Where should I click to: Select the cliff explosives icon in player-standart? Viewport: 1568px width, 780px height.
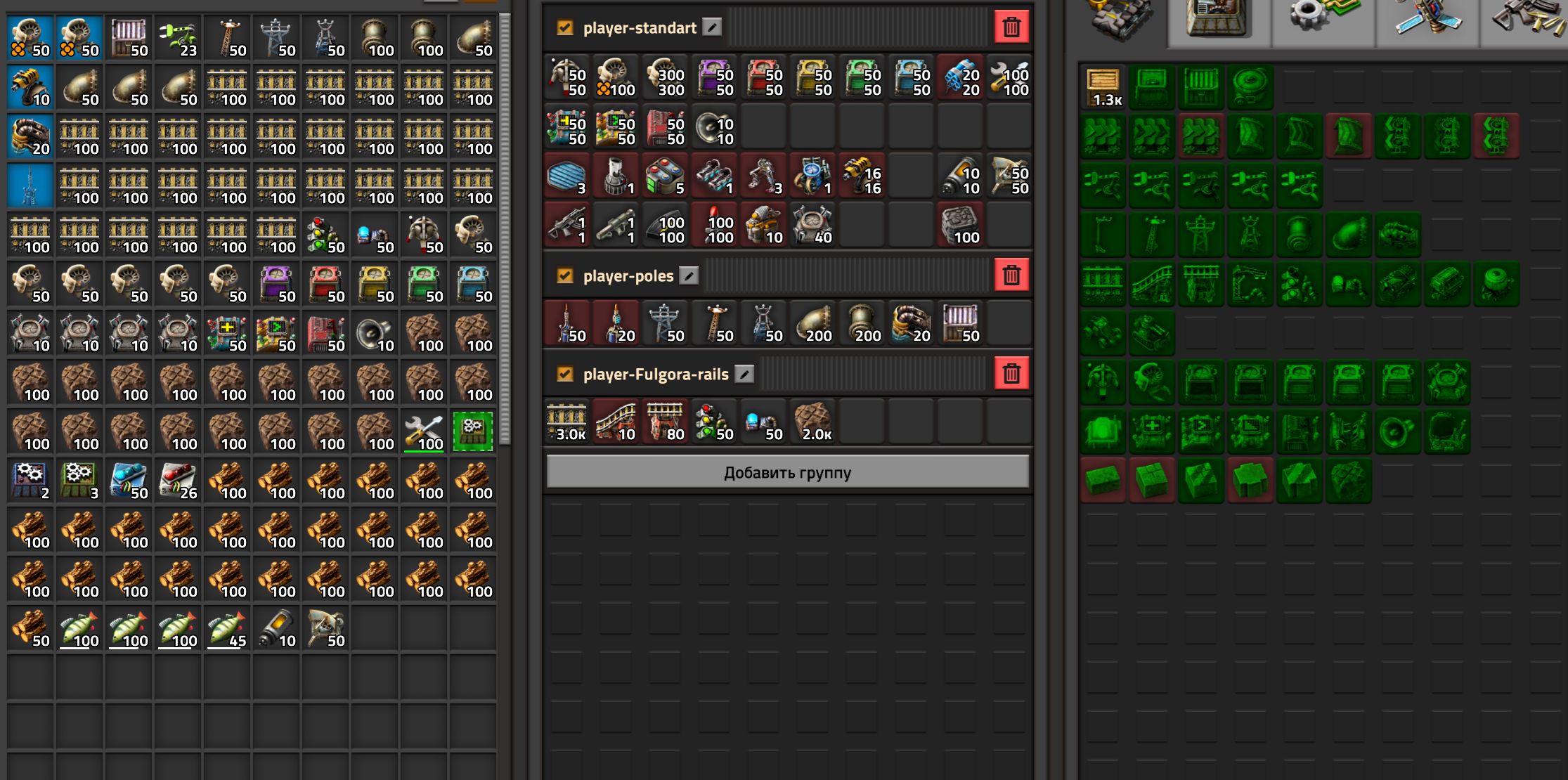(x=959, y=77)
